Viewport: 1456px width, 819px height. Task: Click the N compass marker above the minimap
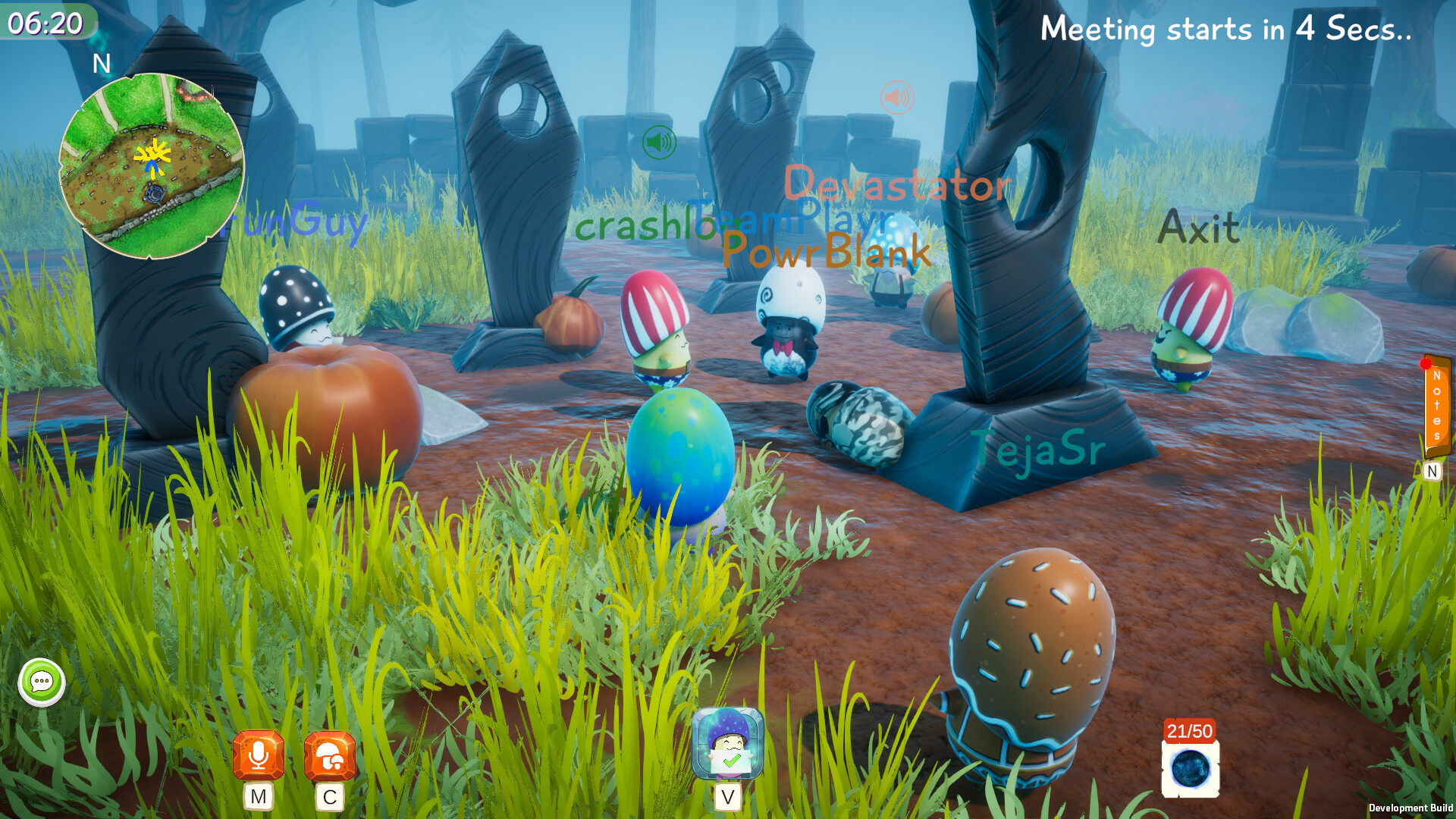point(102,64)
